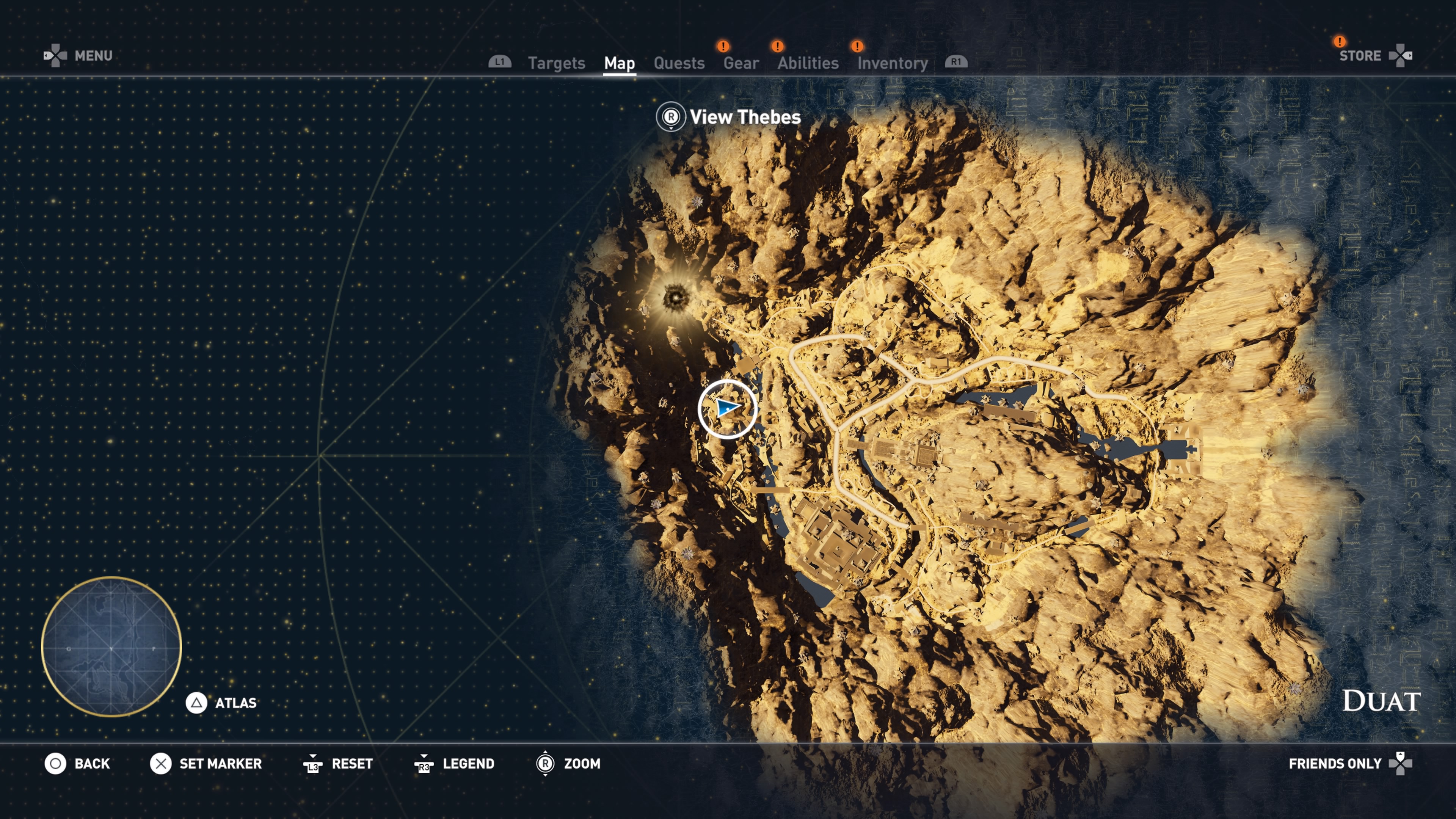Show the map Legend
Image resolution: width=1456 pixels, height=819 pixels.
coord(455,764)
